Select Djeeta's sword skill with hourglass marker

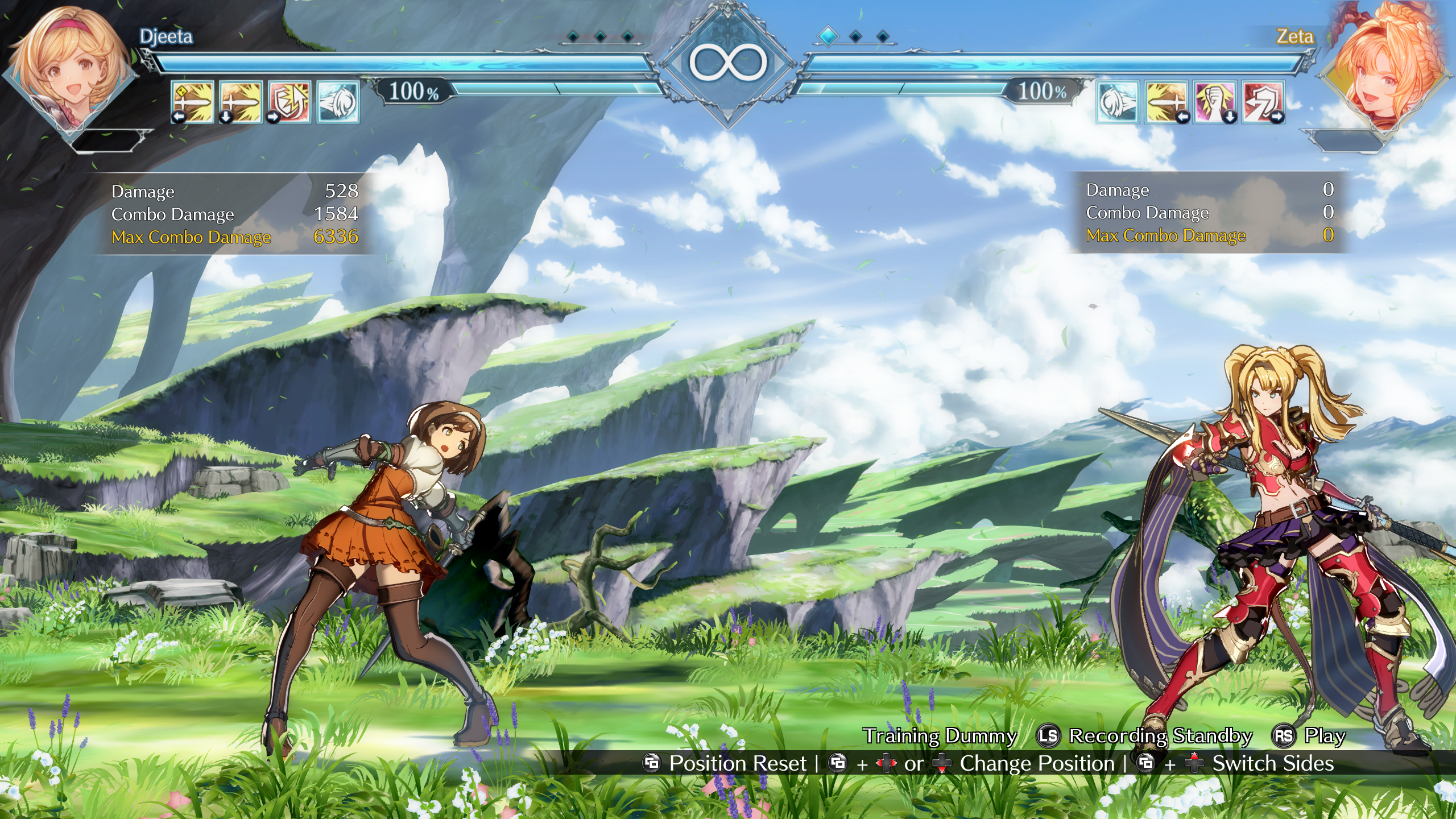click(193, 102)
